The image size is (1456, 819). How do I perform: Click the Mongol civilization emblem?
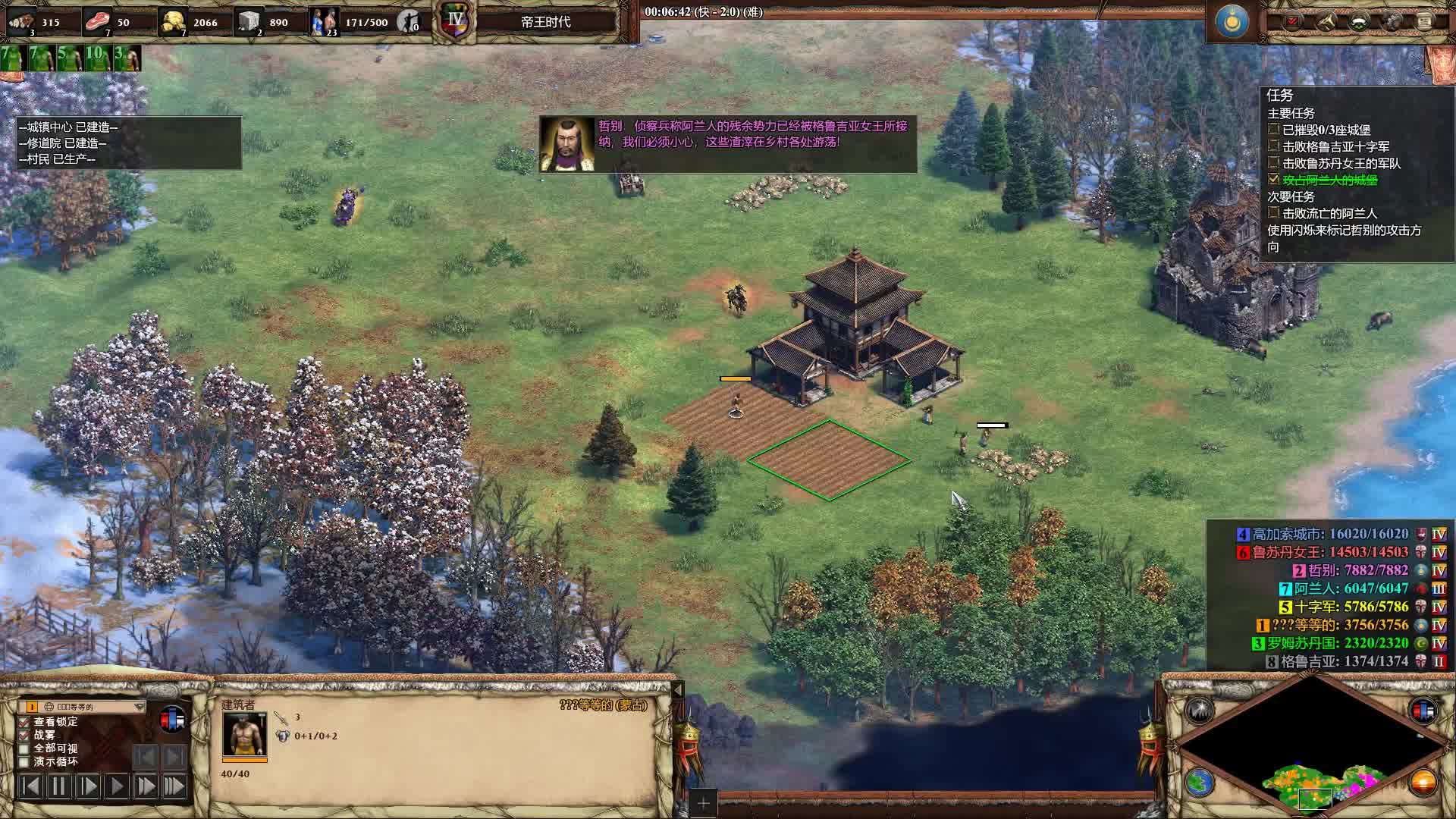1232,21
